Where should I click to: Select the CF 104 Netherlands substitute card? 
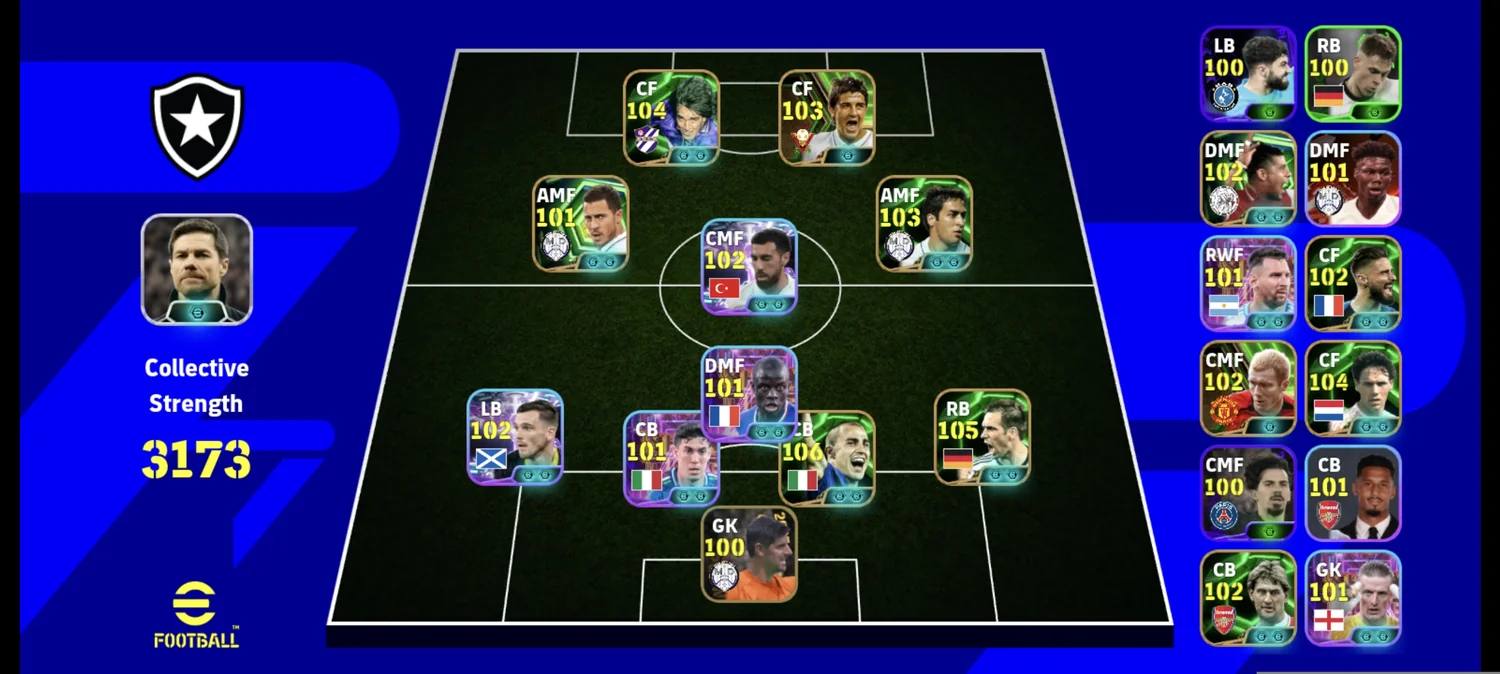tap(1353, 389)
